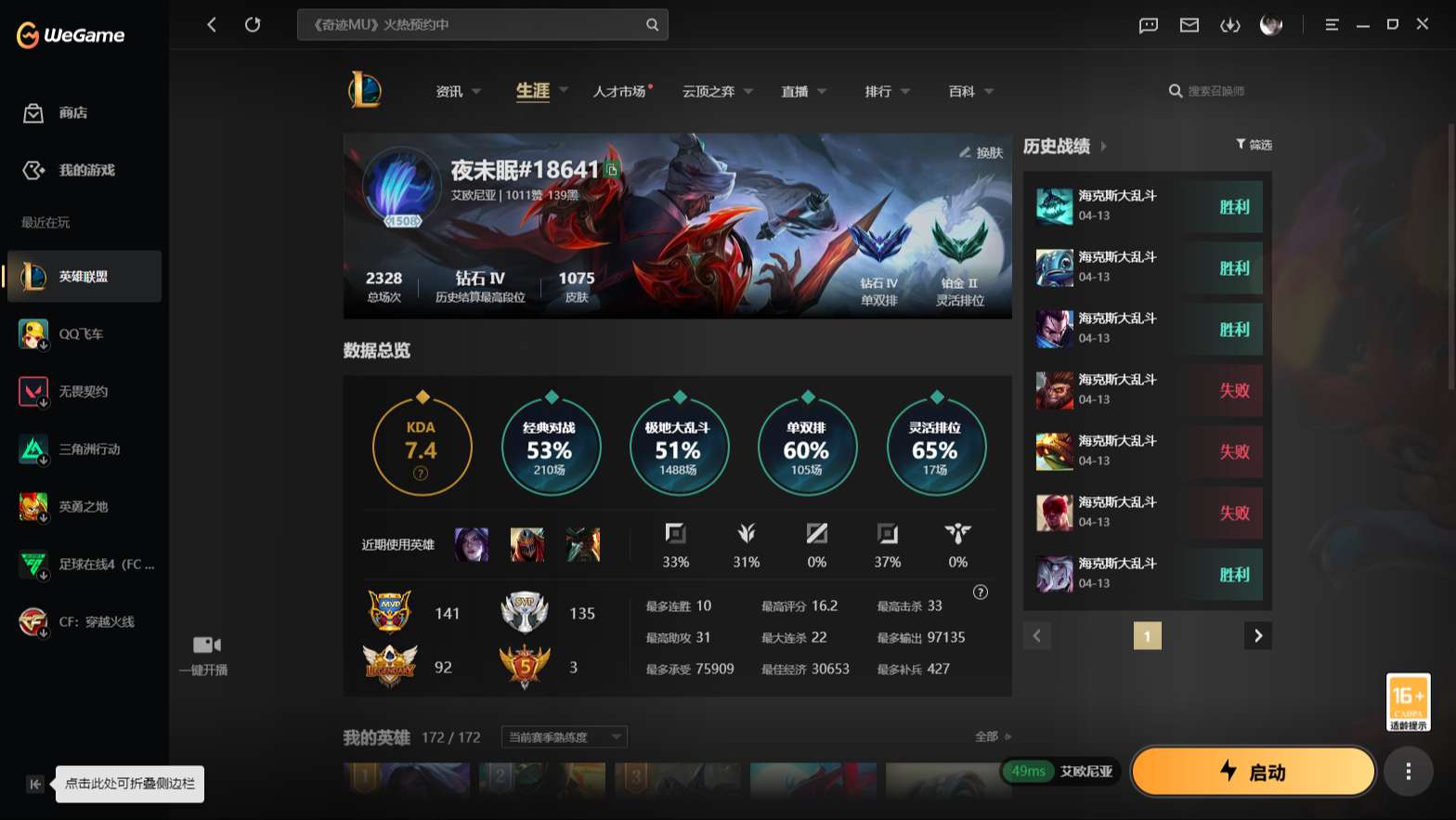The height and width of the screenshot is (820, 1456).
Task: Open QQ飞车 from the sidebar
Action: 82,333
